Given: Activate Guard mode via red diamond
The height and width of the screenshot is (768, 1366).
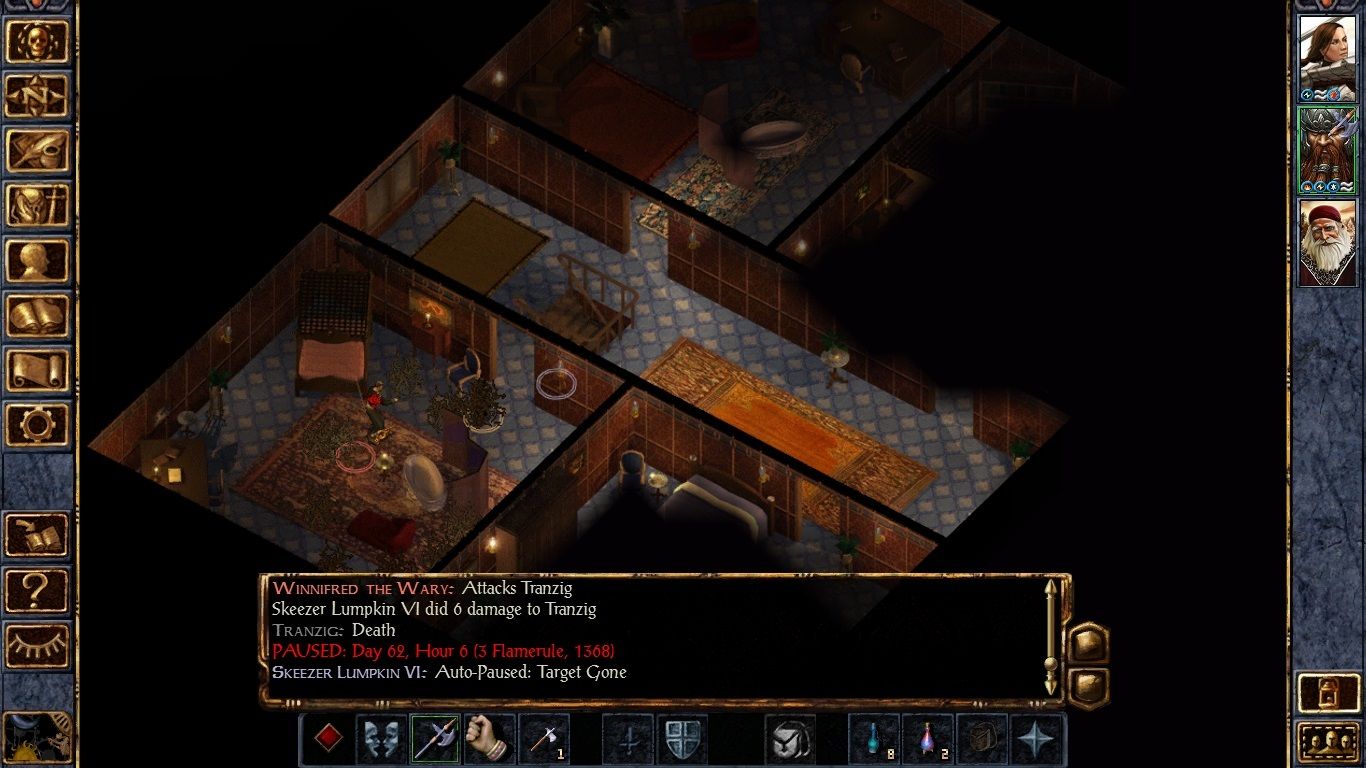Looking at the screenshot, I should (330, 738).
